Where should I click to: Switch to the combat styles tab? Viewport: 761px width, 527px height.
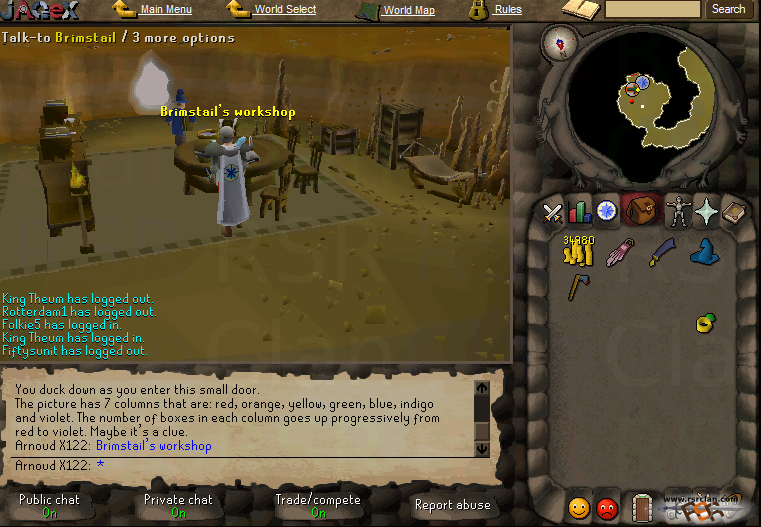click(553, 212)
